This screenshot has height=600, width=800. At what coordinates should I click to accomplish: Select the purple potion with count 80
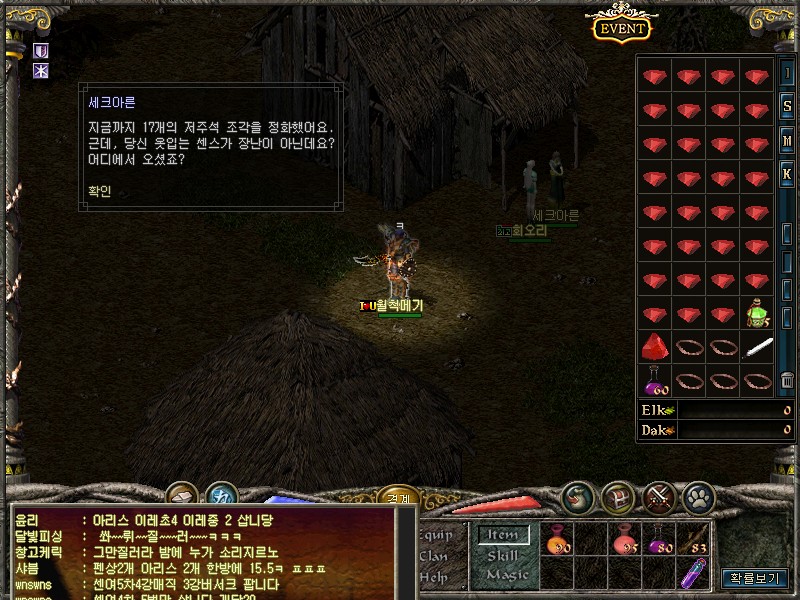tap(661, 541)
